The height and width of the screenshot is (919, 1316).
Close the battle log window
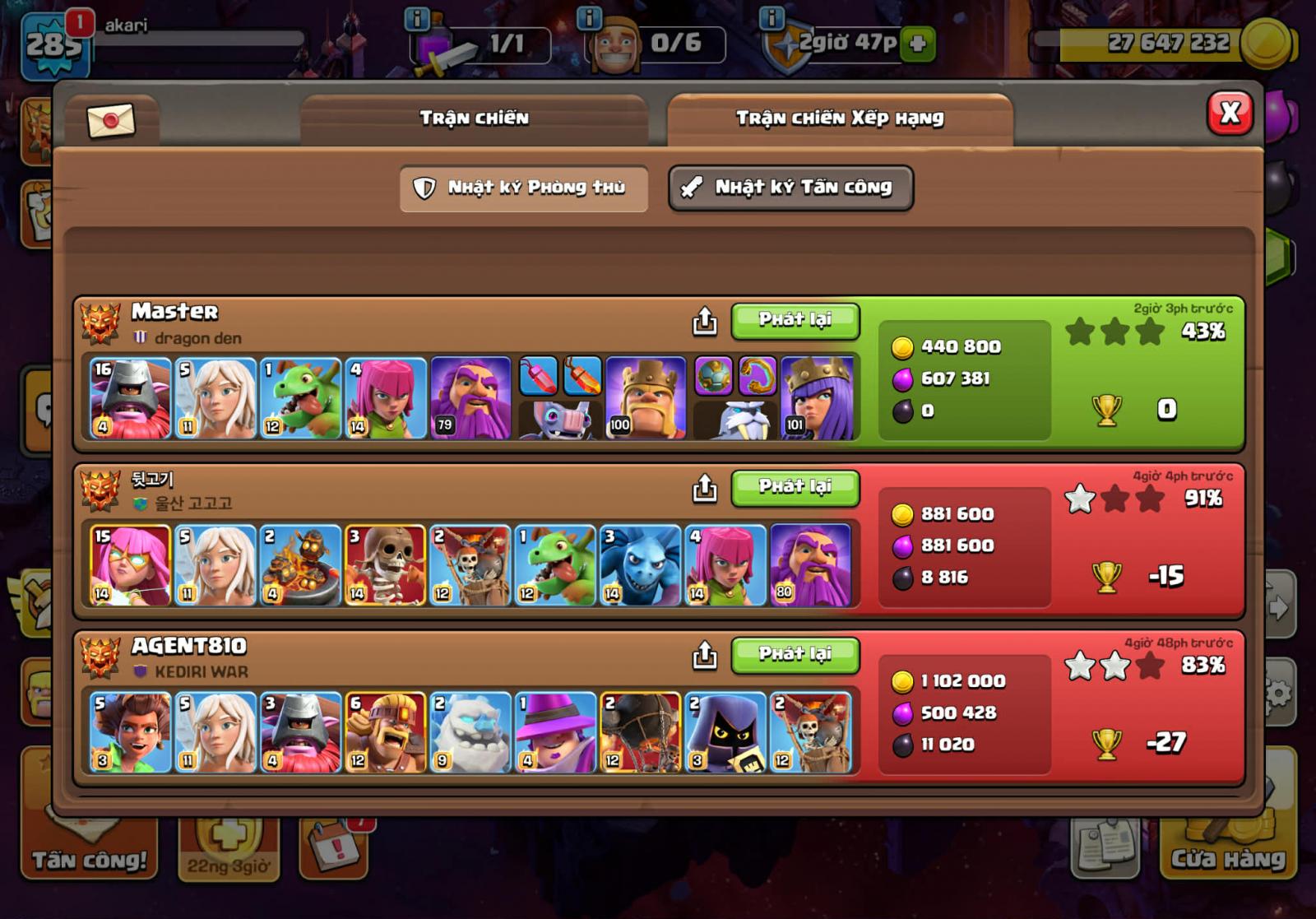(x=1230, y=113)
